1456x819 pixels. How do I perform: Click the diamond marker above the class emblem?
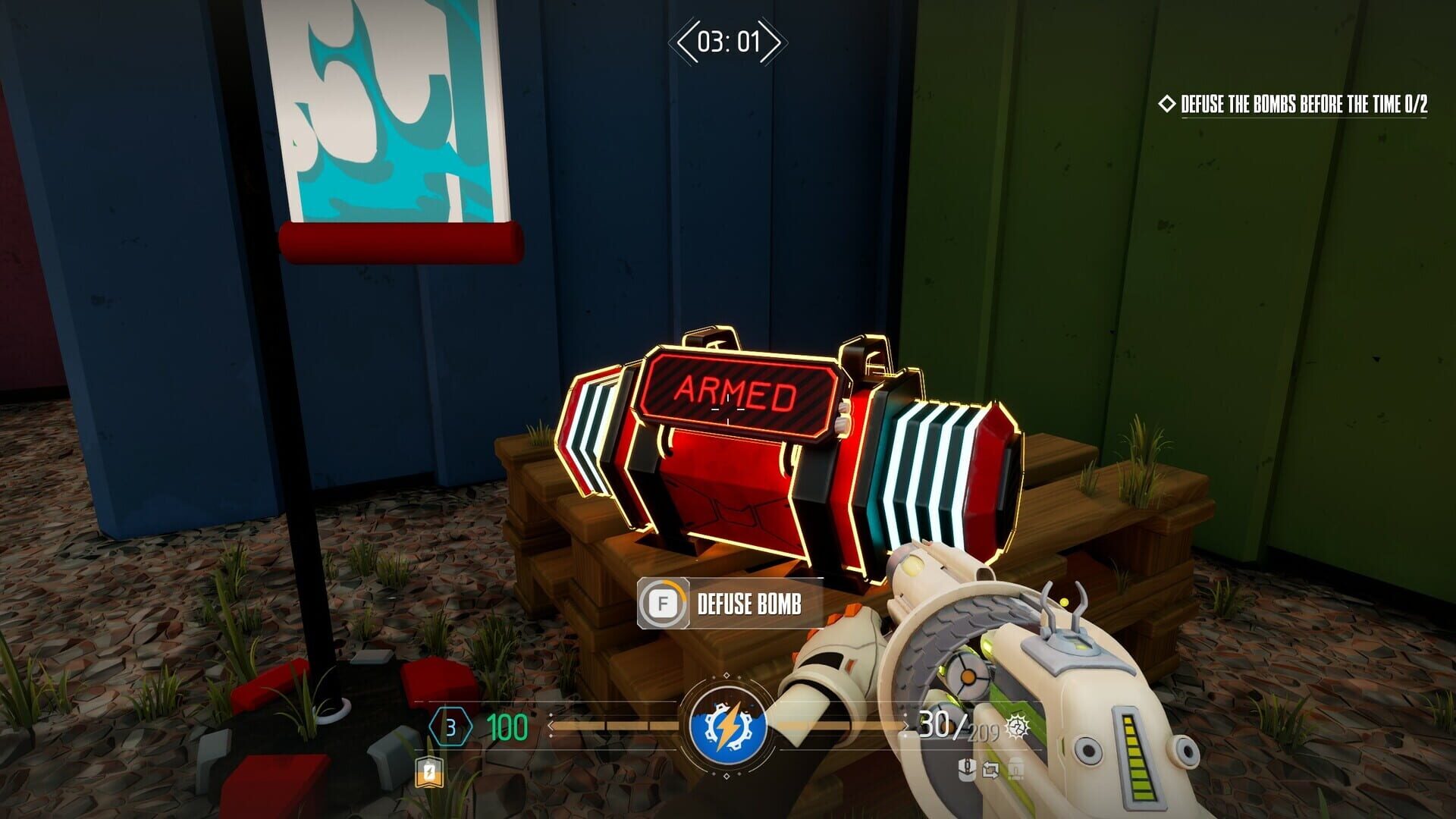(726, 673)
